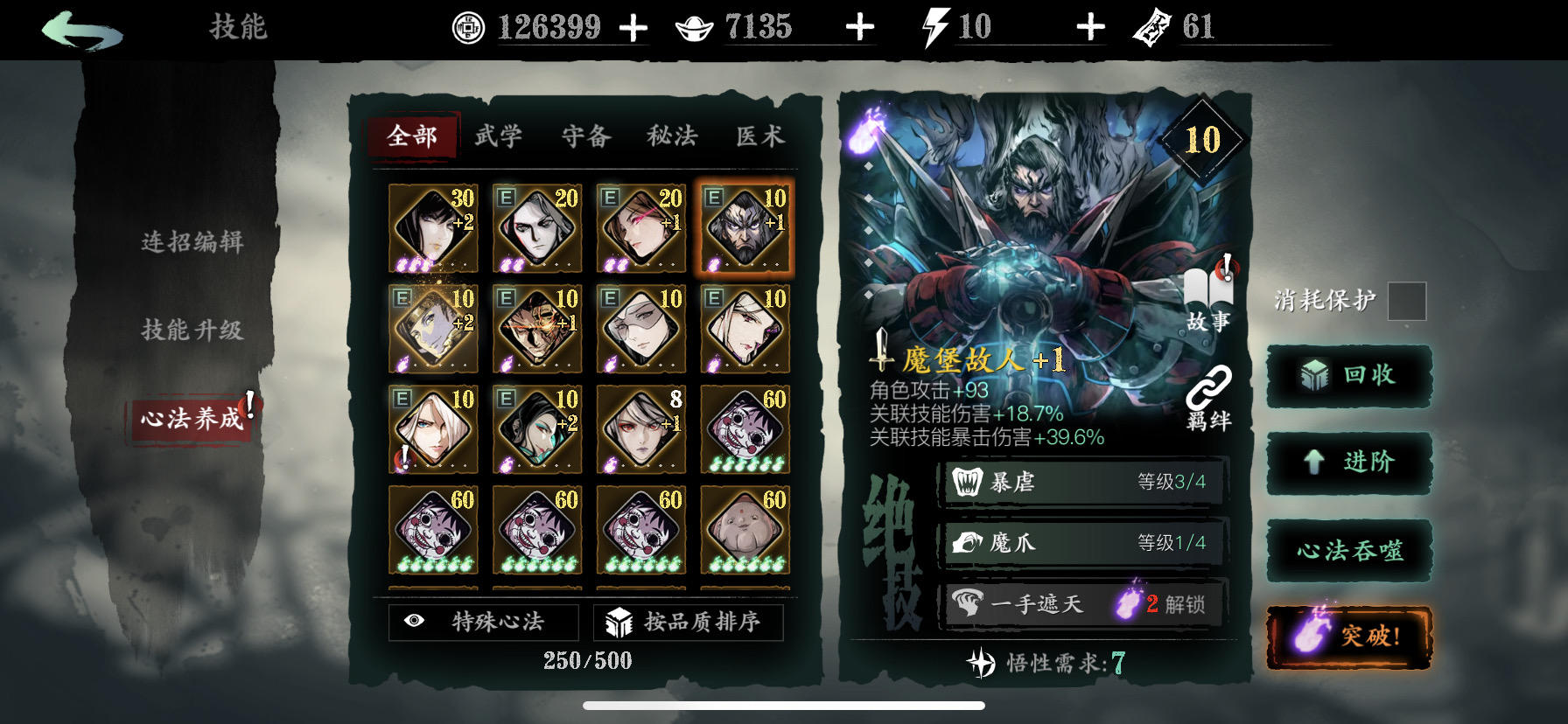The height and width of the screenshot is (724, 1568).
Task: Click the 回收 recycle button
Action: coord(1348,374)
